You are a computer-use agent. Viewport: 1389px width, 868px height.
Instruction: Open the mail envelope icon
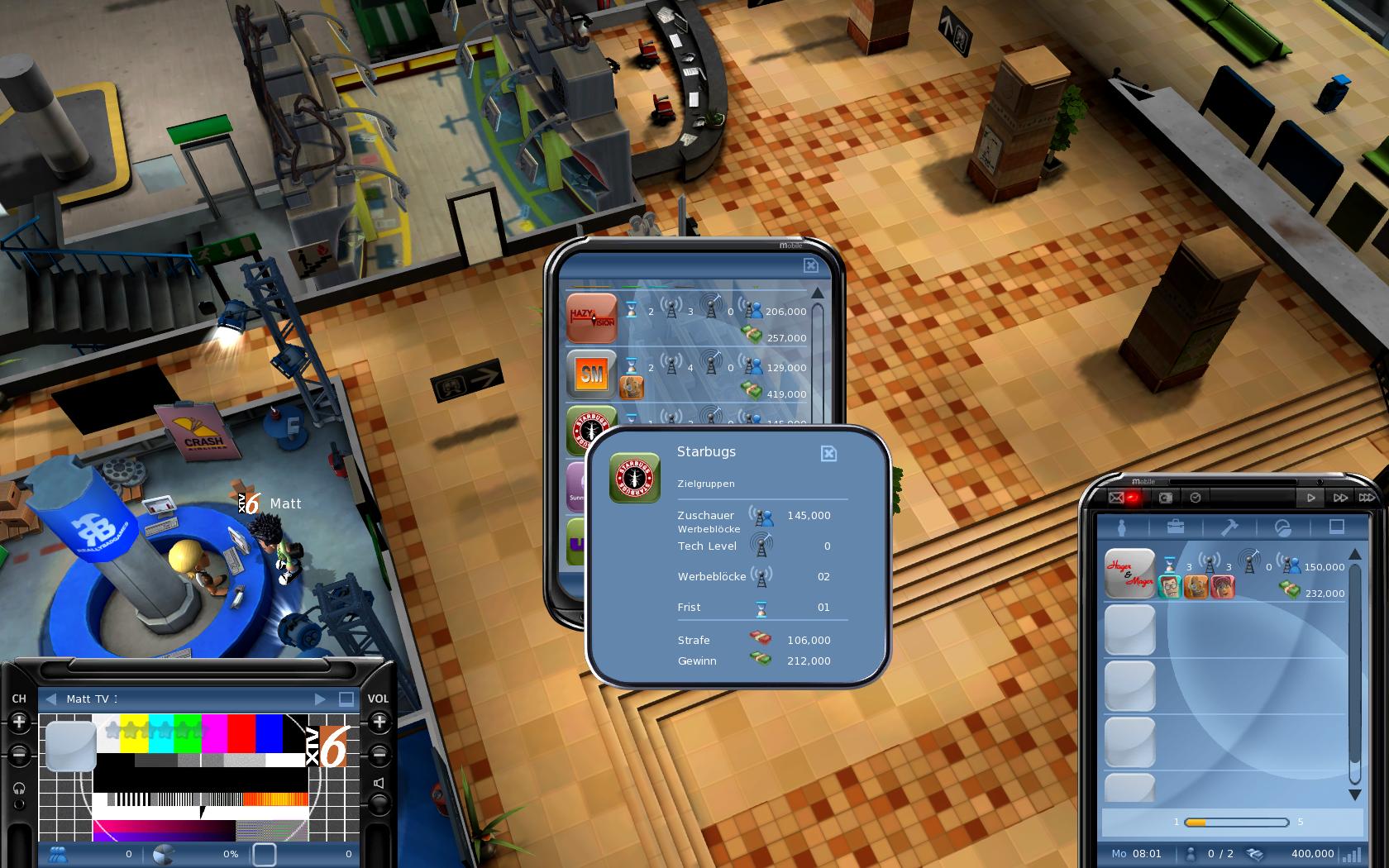coord(1116,498)
